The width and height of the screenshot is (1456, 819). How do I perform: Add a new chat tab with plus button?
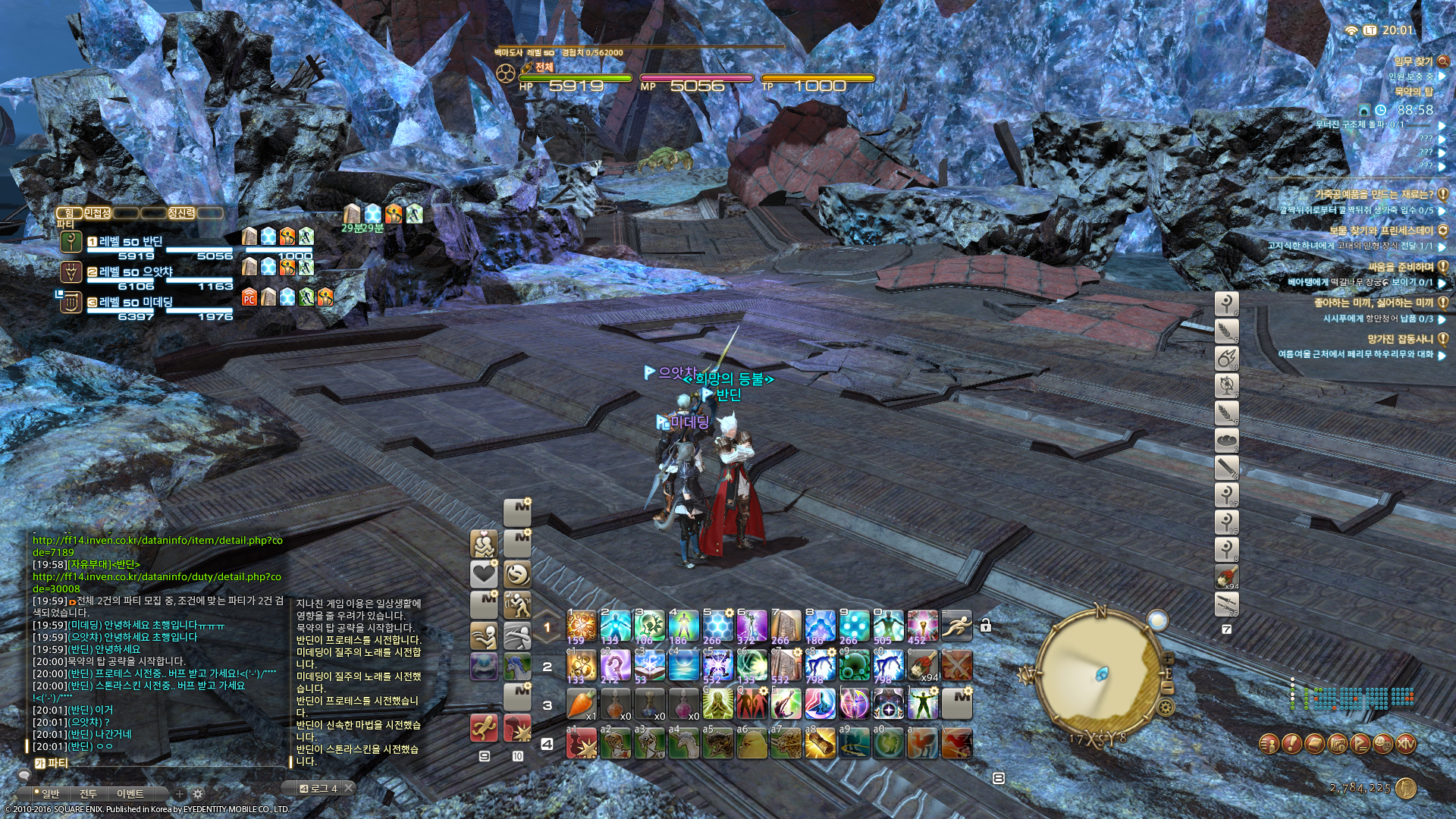click(x=180, y=794)
